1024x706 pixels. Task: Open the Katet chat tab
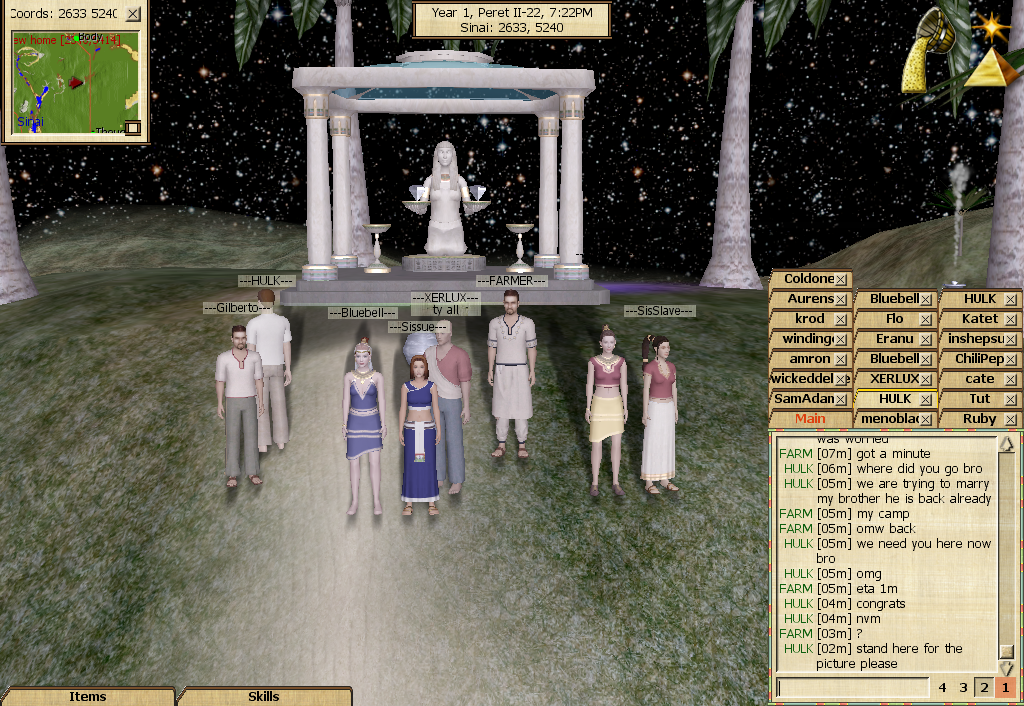pyautogui.click(x=979, y=319)
